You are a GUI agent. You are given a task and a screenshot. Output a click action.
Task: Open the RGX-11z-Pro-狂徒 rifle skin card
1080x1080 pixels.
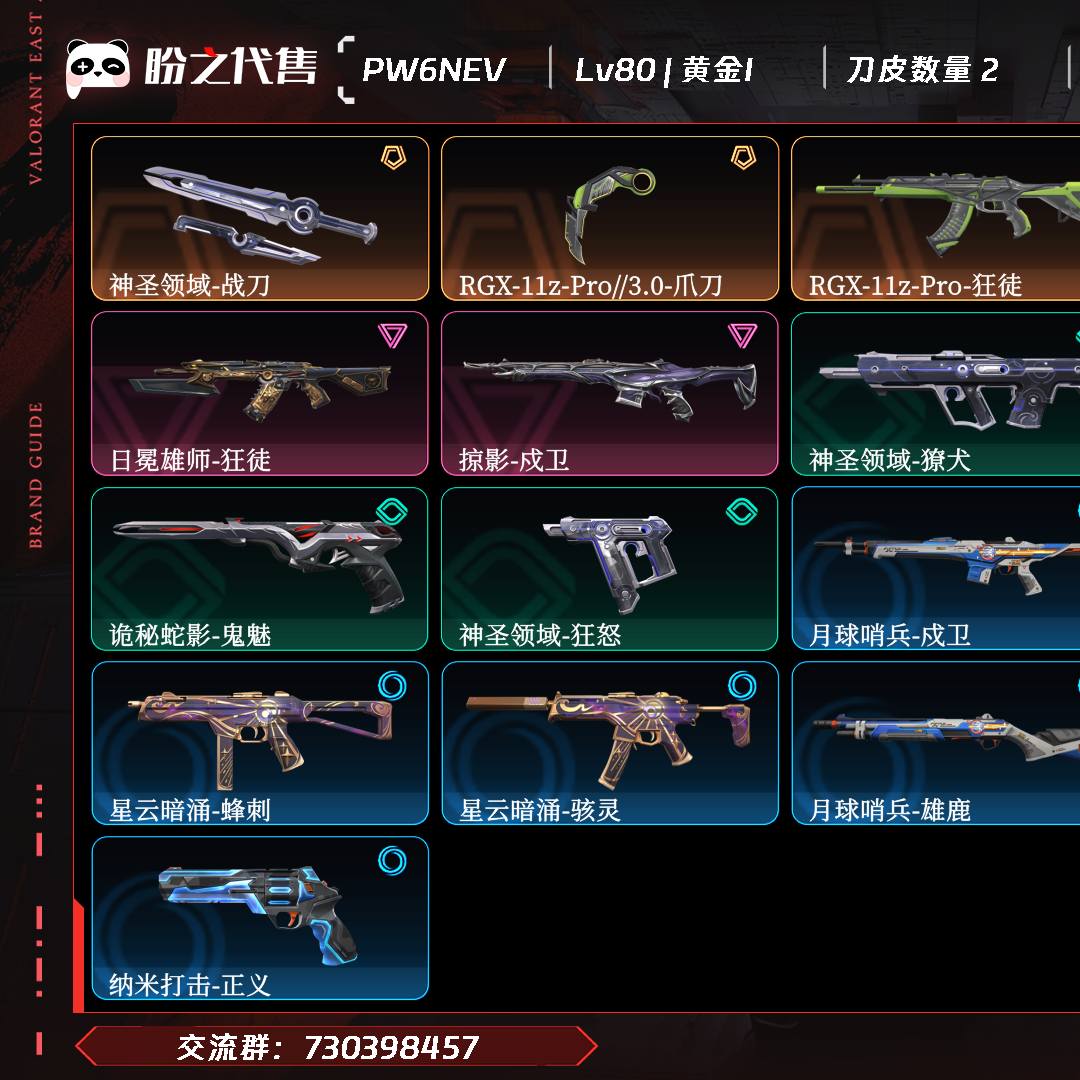936,218
